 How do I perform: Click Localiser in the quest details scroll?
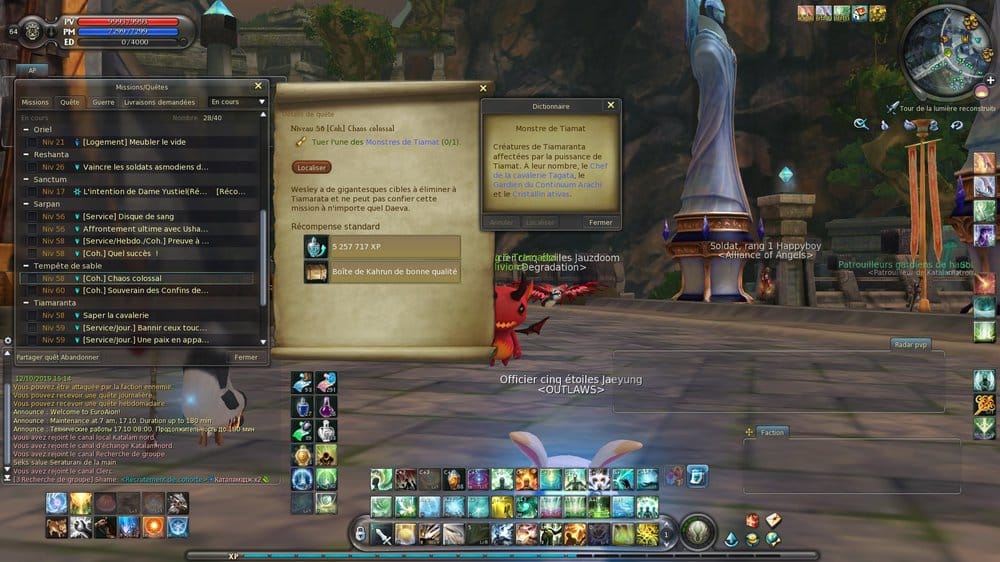(x=312, y=167)
